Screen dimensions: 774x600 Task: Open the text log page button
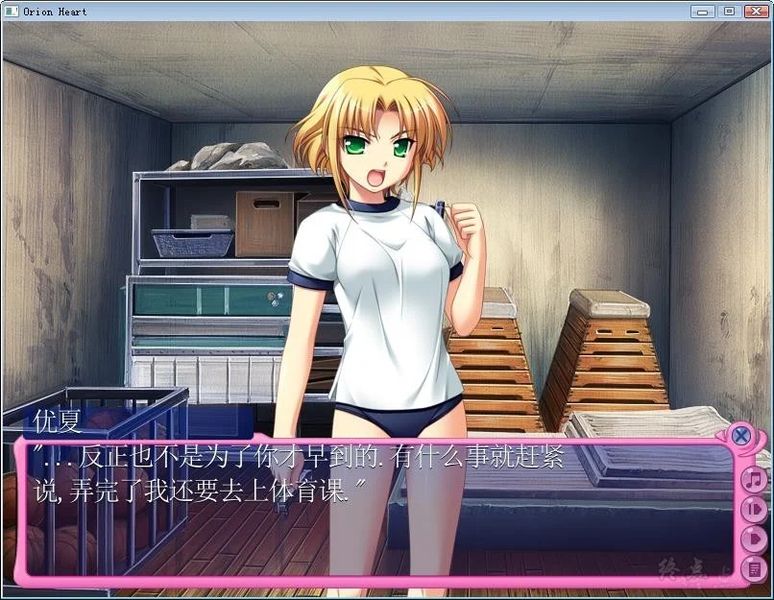point(754,569)
